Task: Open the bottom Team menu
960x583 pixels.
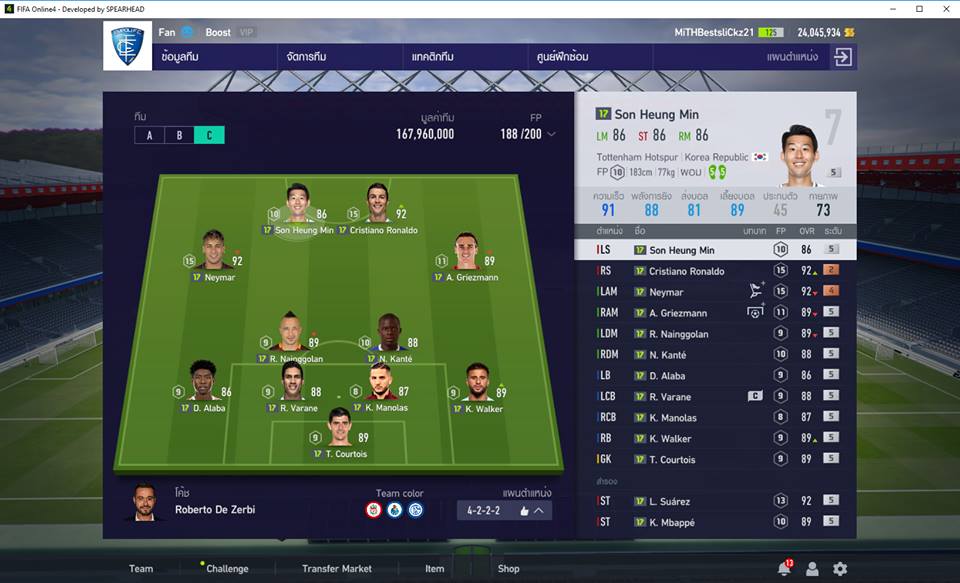Action: tap(141, 568)
